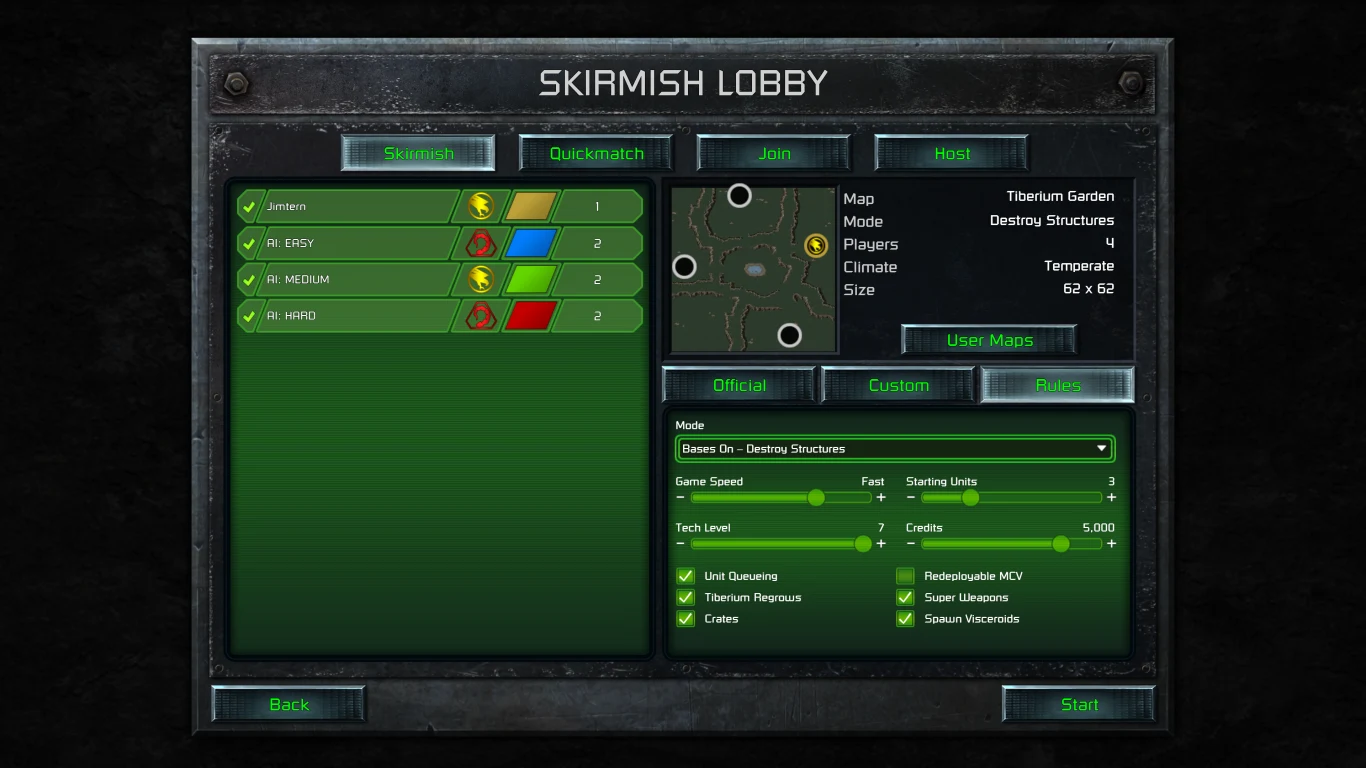Disable the Crates checkbox
1366x768 pixels.
685,619
